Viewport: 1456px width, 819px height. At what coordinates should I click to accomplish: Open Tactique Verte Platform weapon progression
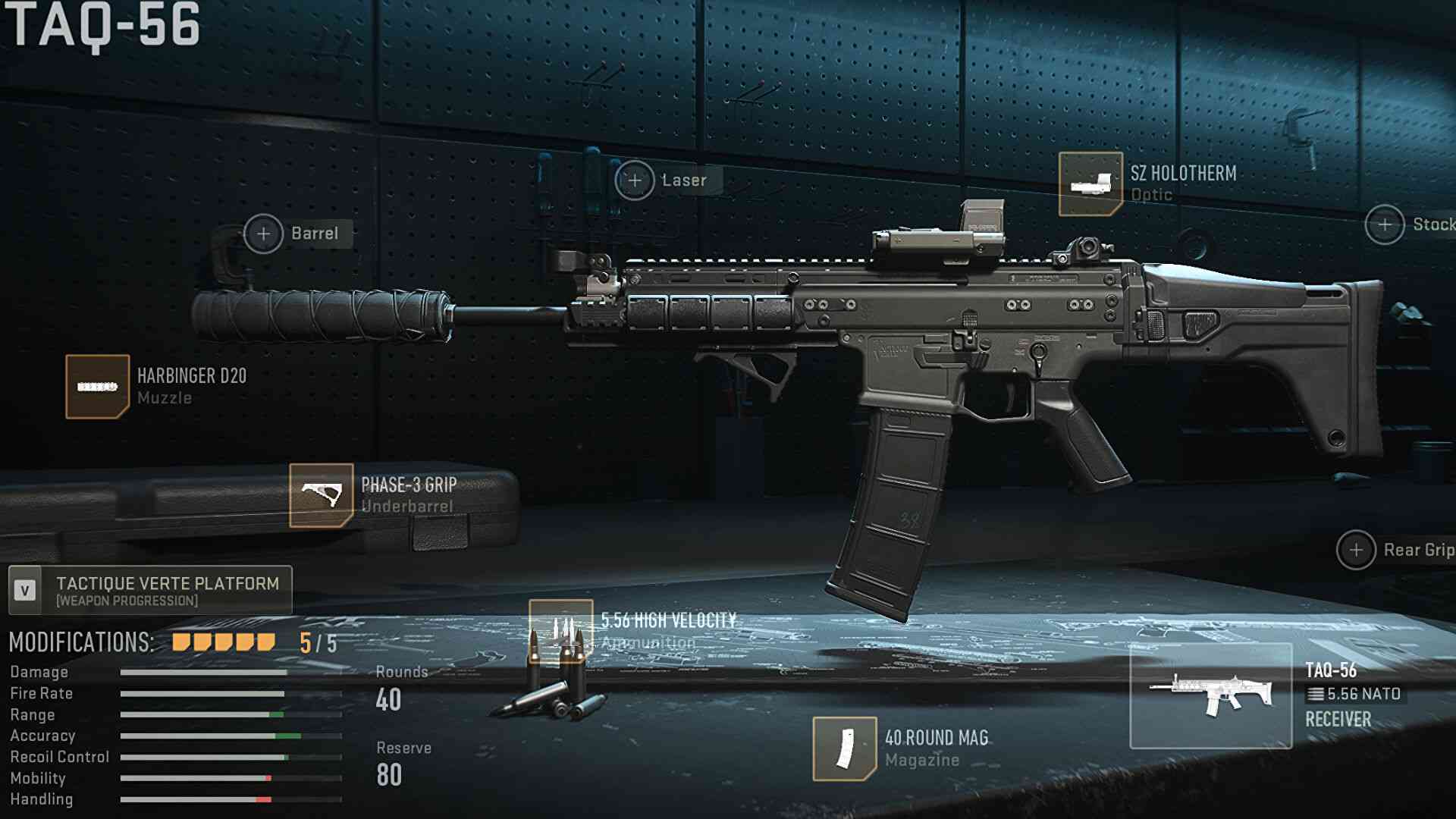(150, 590)
